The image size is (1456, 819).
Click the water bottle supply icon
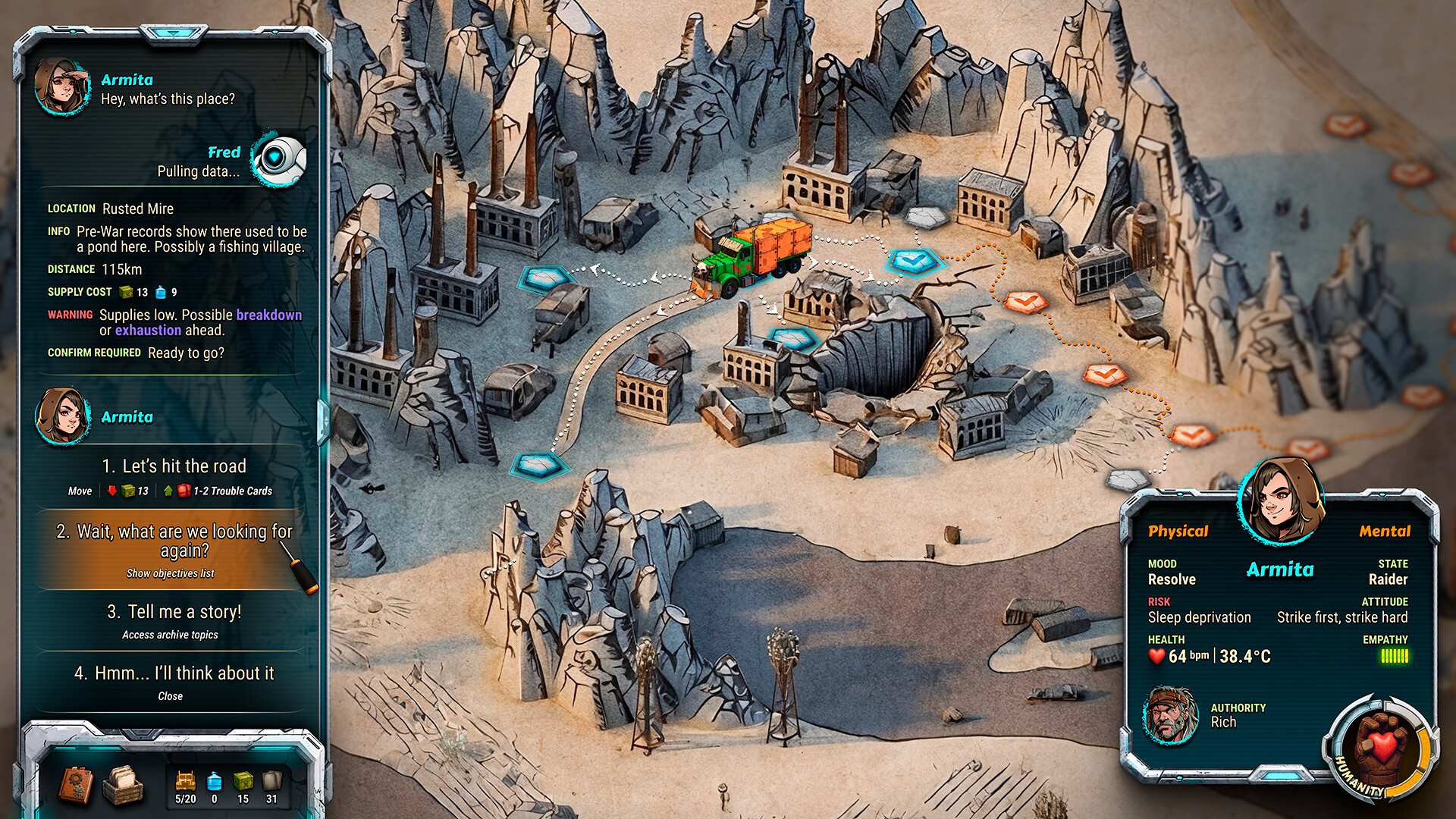pyautogui.click(x=215, y=781)
